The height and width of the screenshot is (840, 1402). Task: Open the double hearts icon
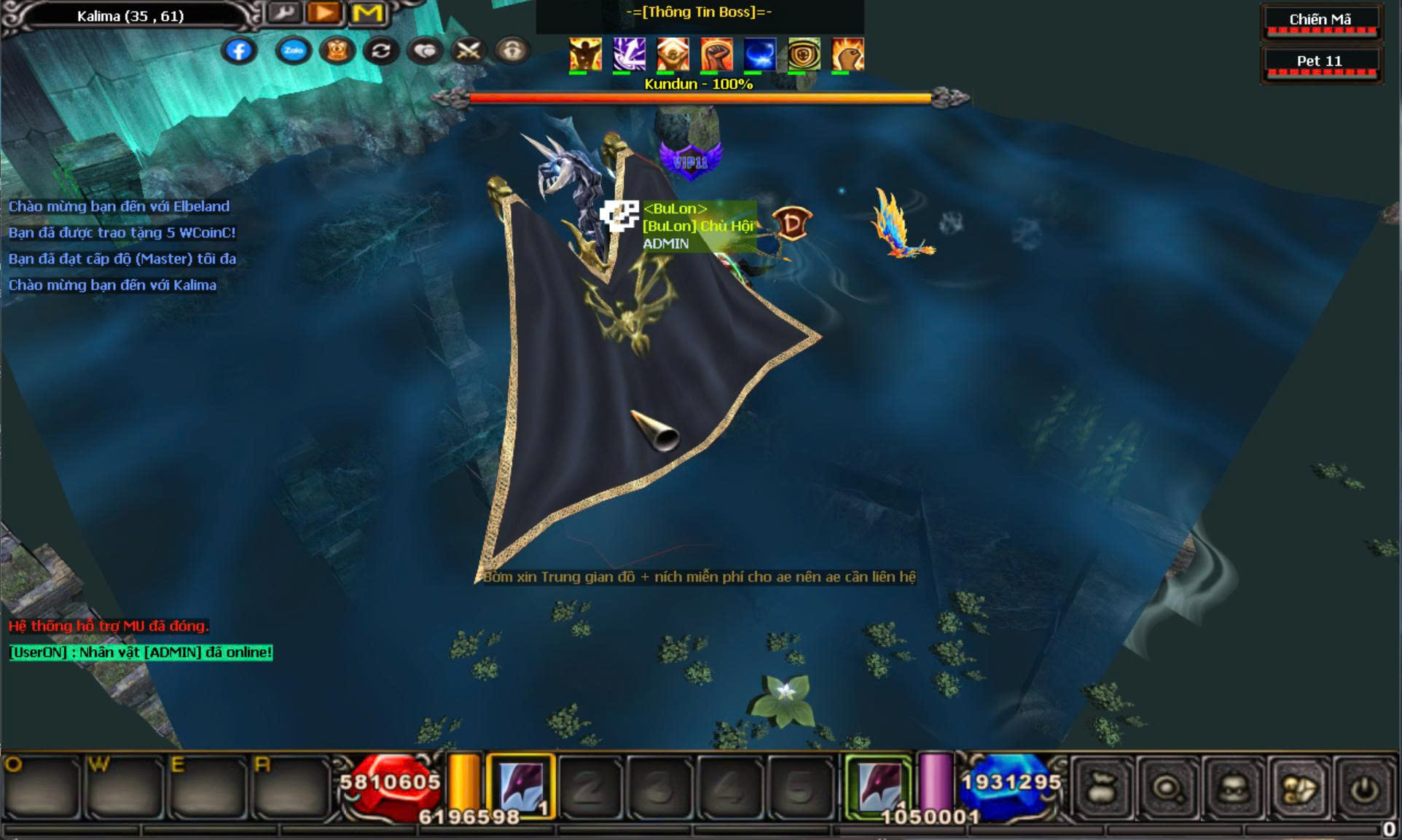pyautogui.click(x=425, y=50)
